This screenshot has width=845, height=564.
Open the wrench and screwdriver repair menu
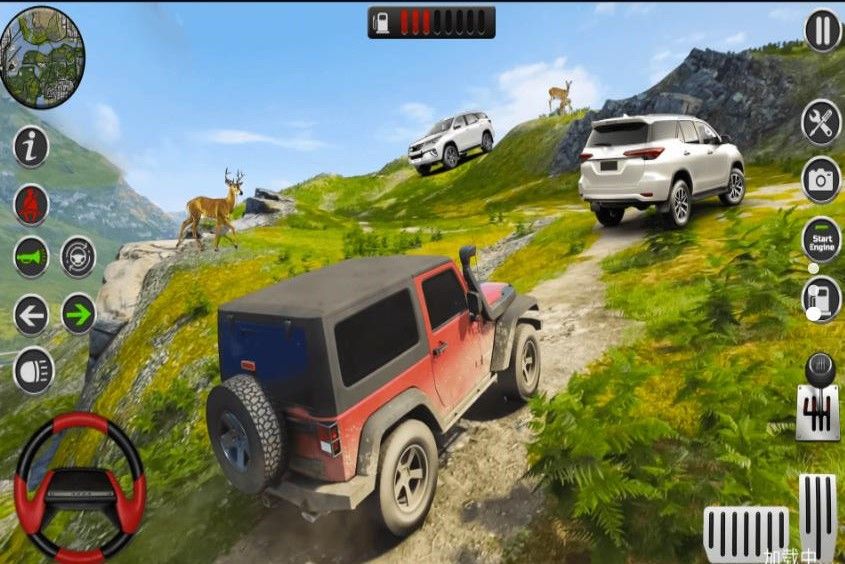coord(821,123)
